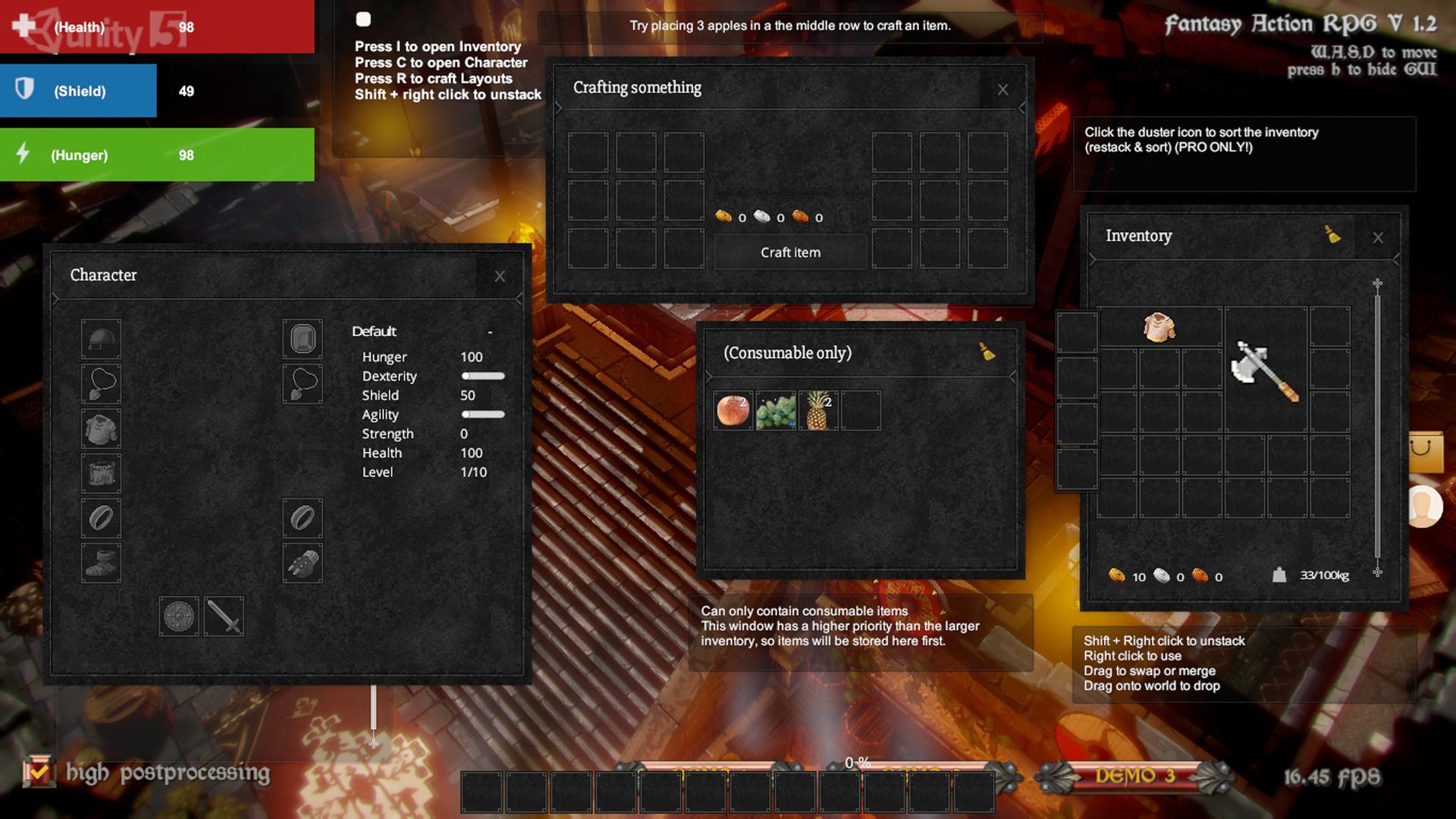1456x819 pixels.
Task: Click the shield icon in the Character window
Action: coord(178,616)
